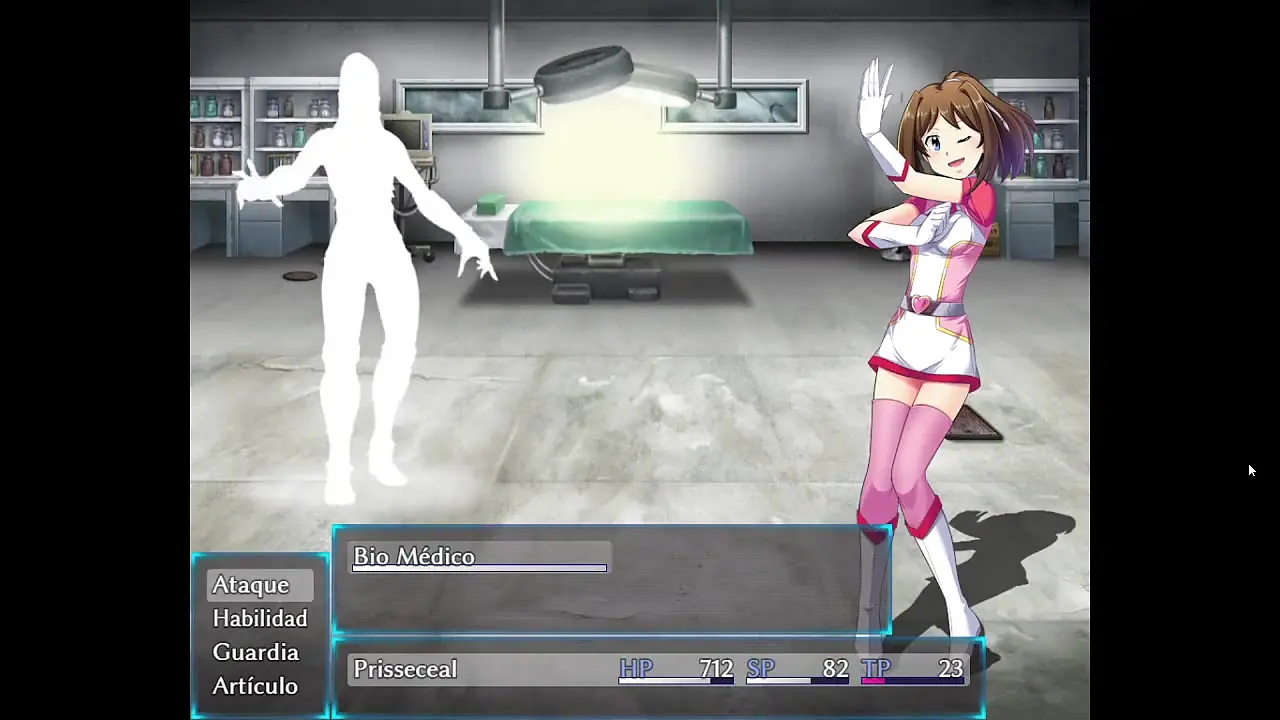Viewport: 1280px width, 720px height.
Task: Choose the Guardia command
Action: tap(256, 652)
